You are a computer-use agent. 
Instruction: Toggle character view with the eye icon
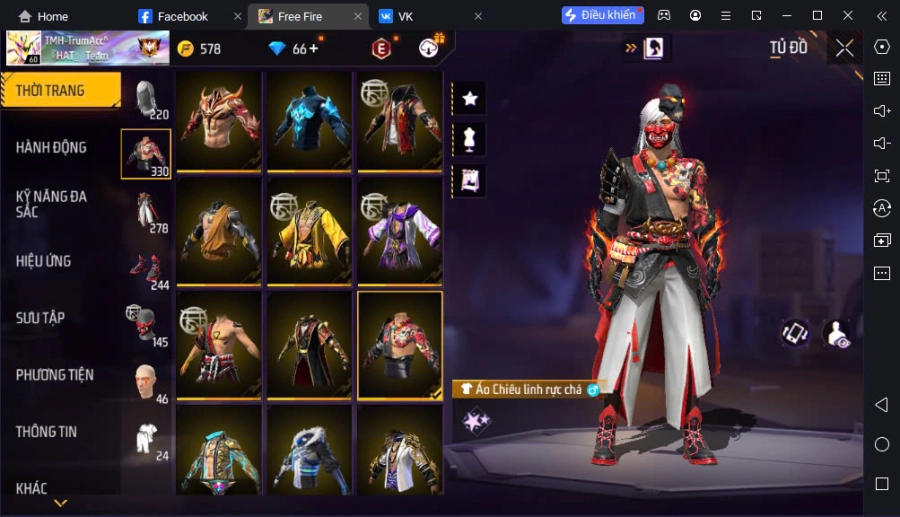[x=836, y=334]
